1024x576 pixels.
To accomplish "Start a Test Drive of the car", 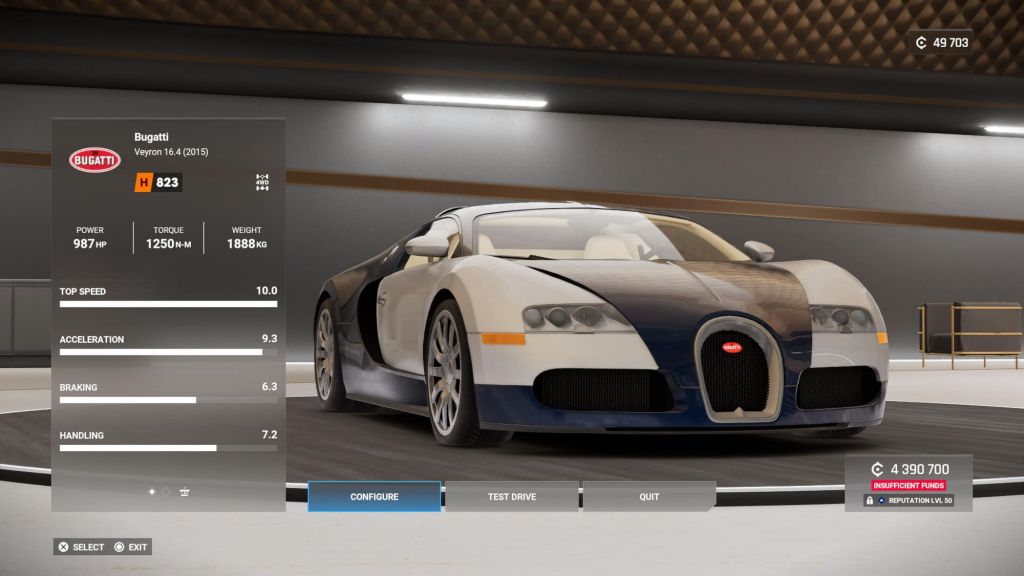I will pos(511,497).
